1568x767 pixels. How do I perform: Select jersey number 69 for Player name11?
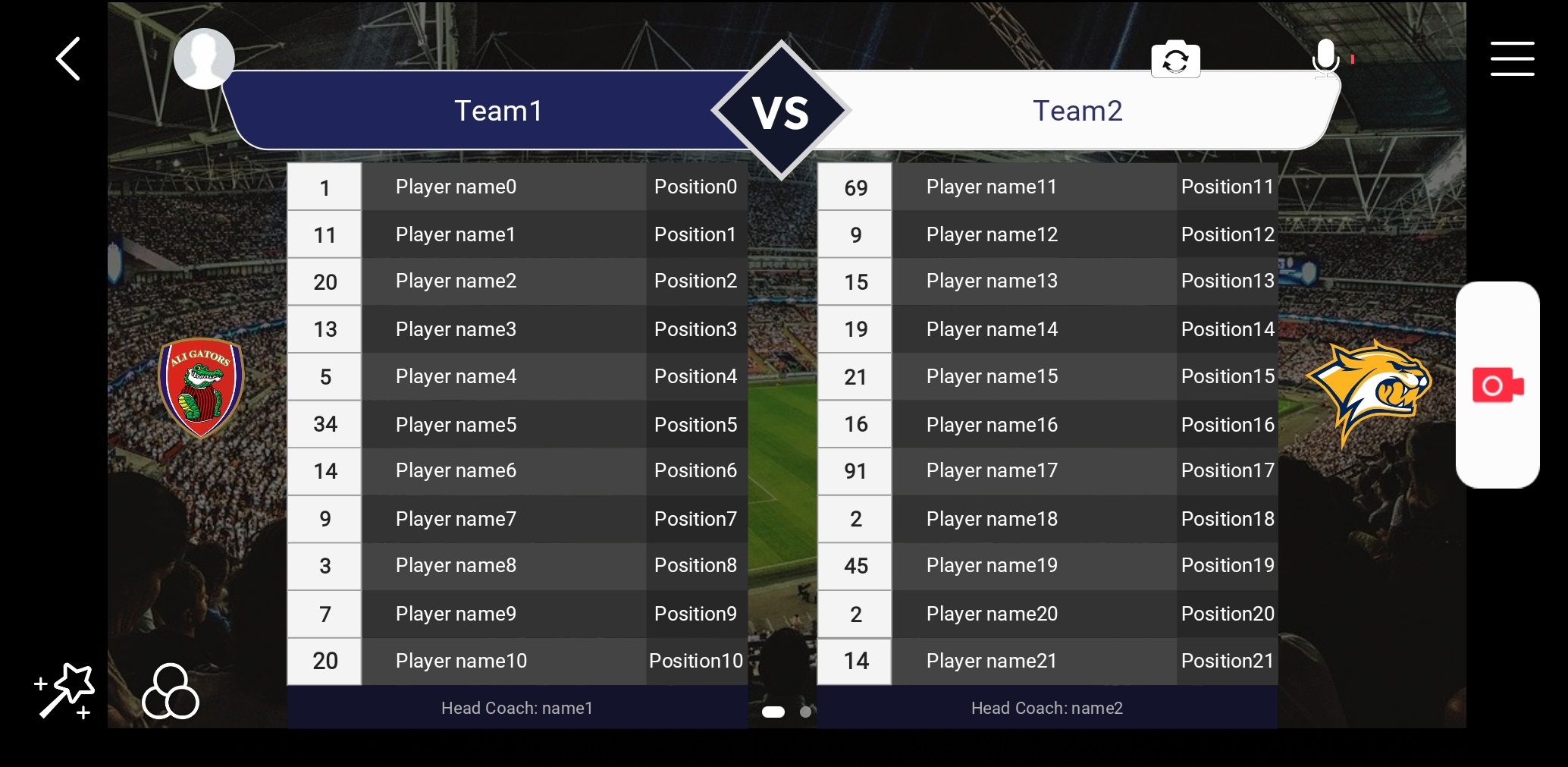tap(854, 187)
